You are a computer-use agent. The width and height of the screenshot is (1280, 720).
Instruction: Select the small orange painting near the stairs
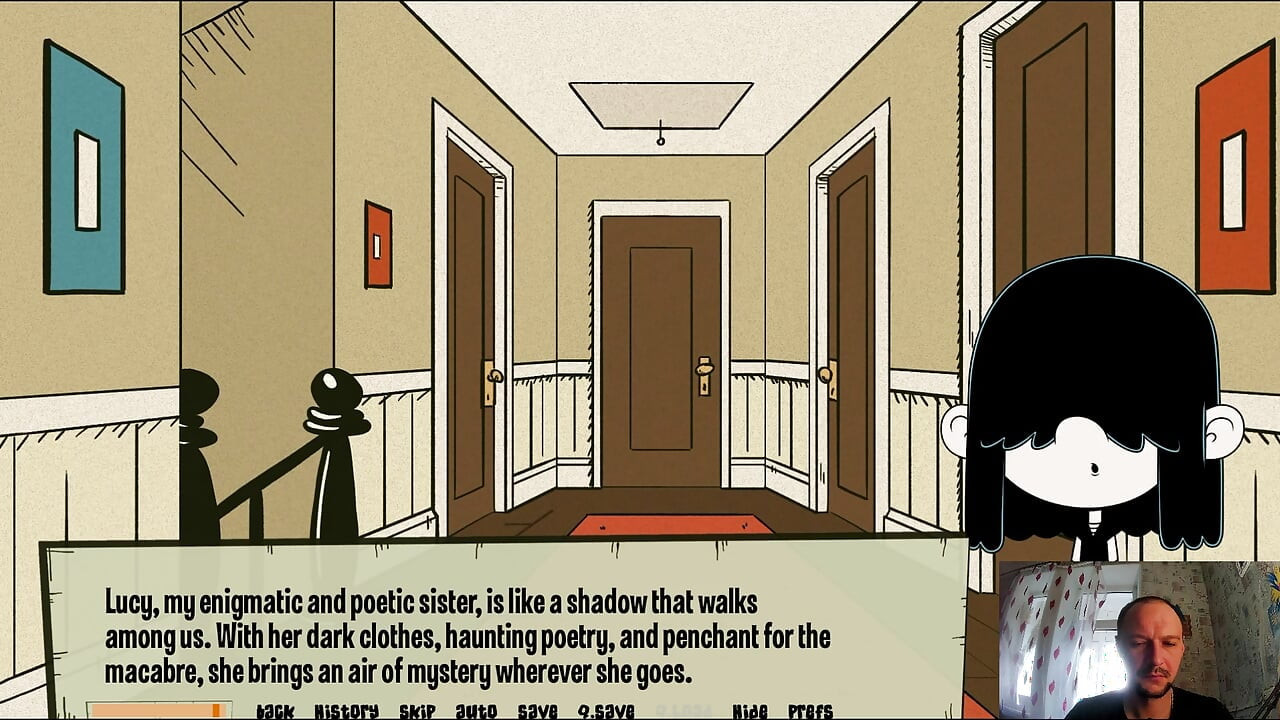[376, 245]
